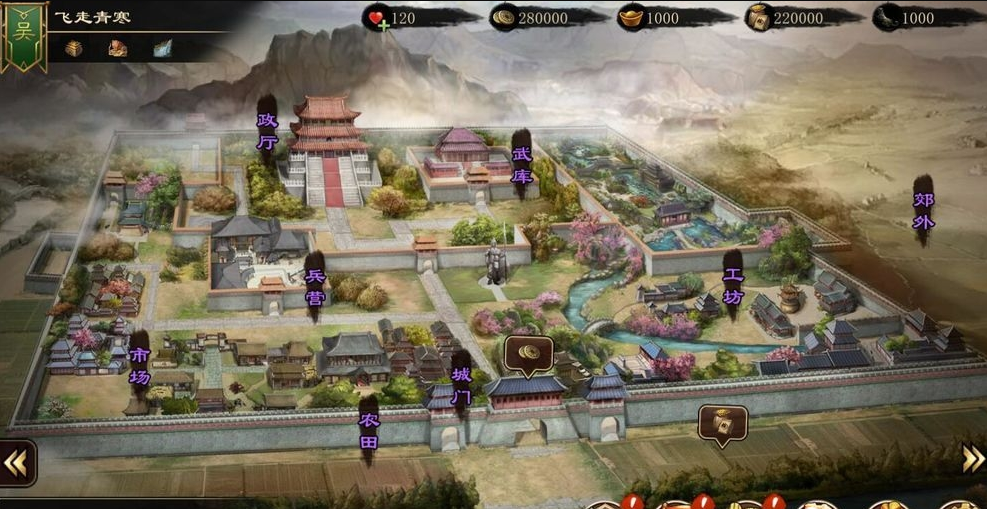Click the right double-arrow button

(973, 458)
